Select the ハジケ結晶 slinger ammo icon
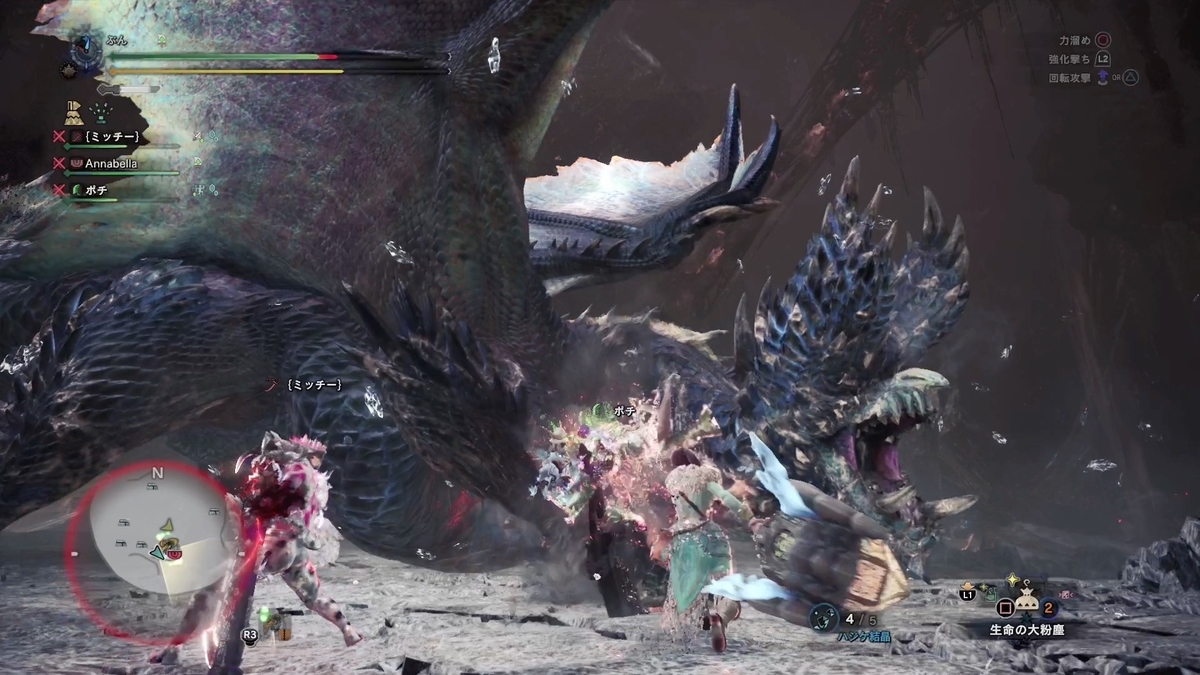This screenshot has height=675, width=1200. [x=823, y=617]
